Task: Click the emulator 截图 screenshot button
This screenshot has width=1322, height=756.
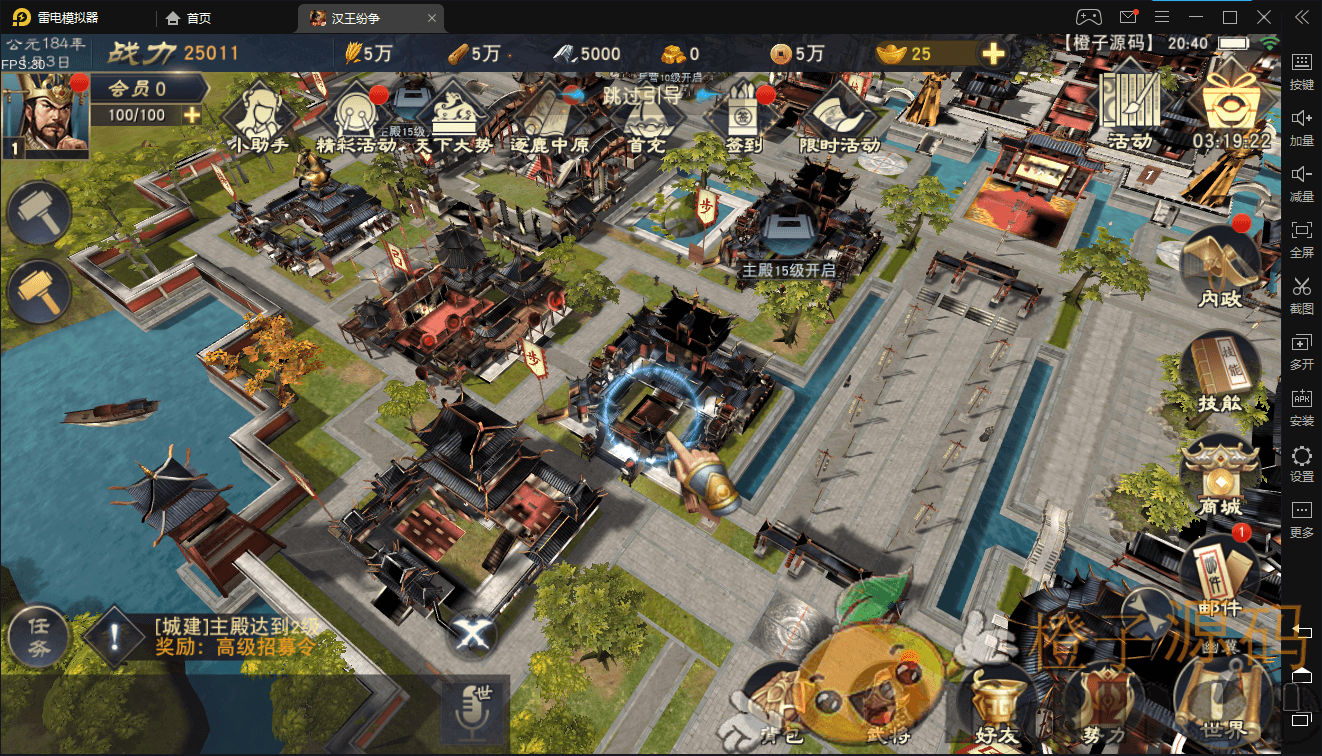Action: 1301,294
